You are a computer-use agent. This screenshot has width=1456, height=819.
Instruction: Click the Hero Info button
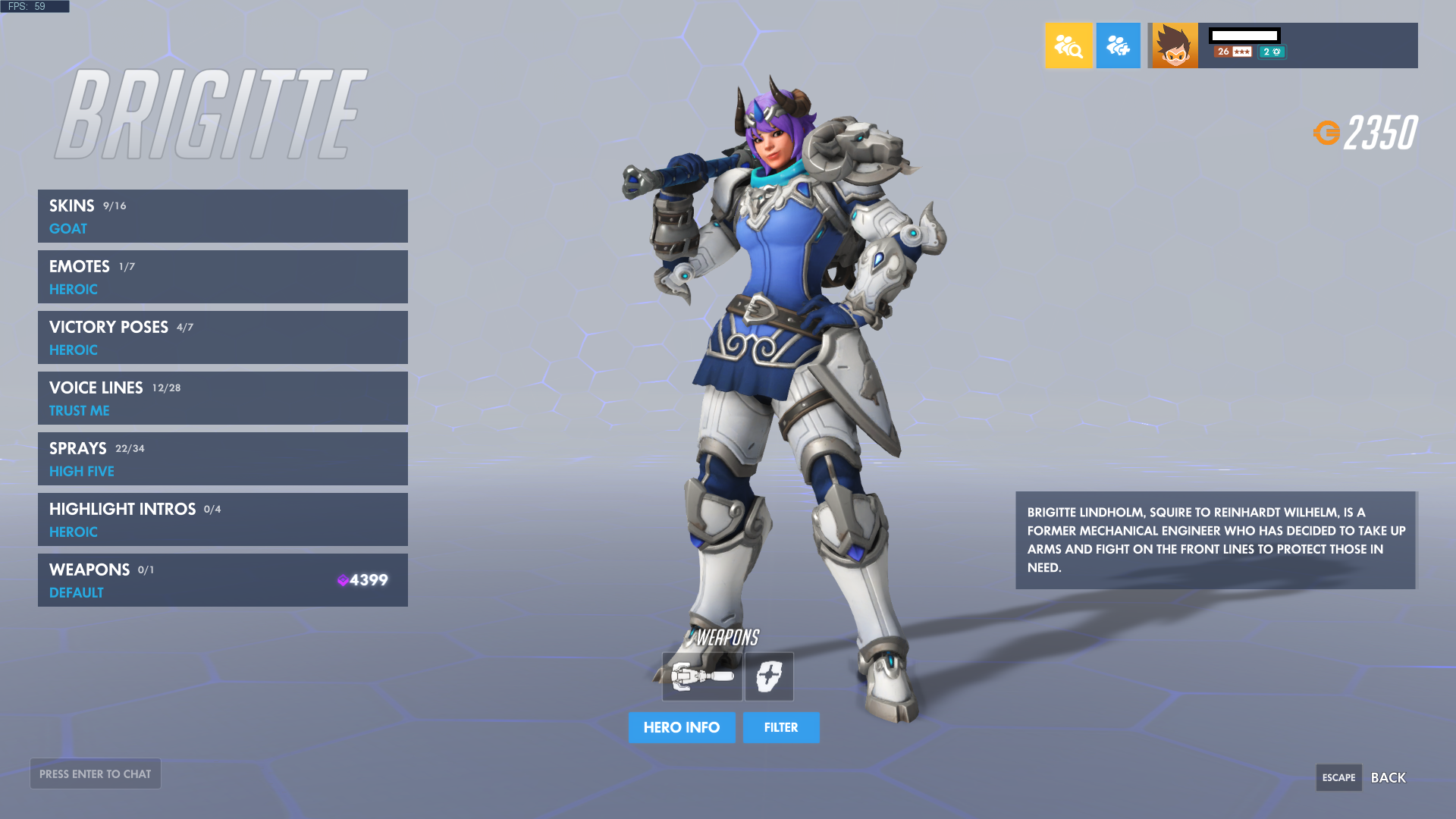[x=681, y=727]
